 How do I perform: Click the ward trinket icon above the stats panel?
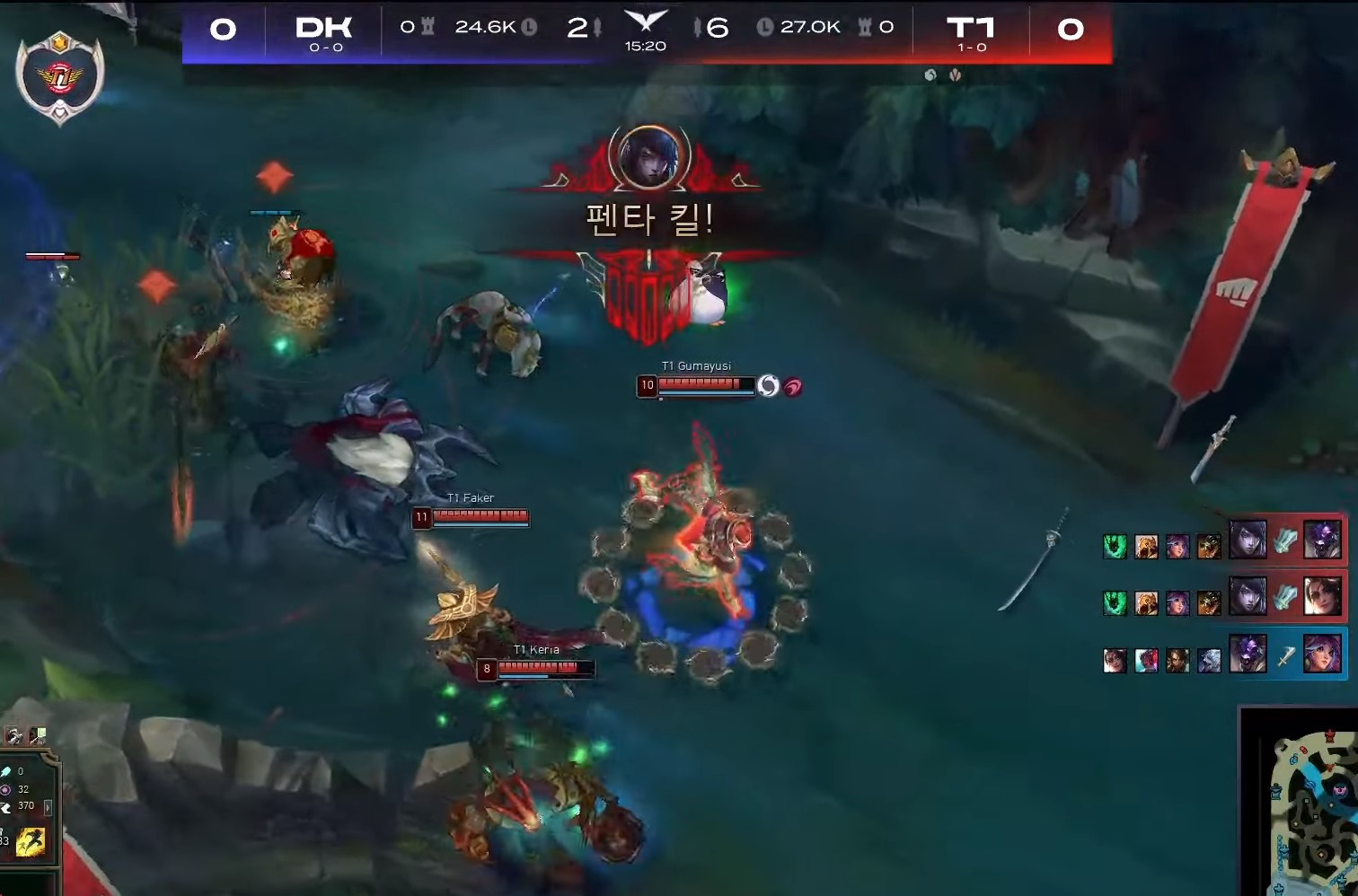[x=37, y=735]
